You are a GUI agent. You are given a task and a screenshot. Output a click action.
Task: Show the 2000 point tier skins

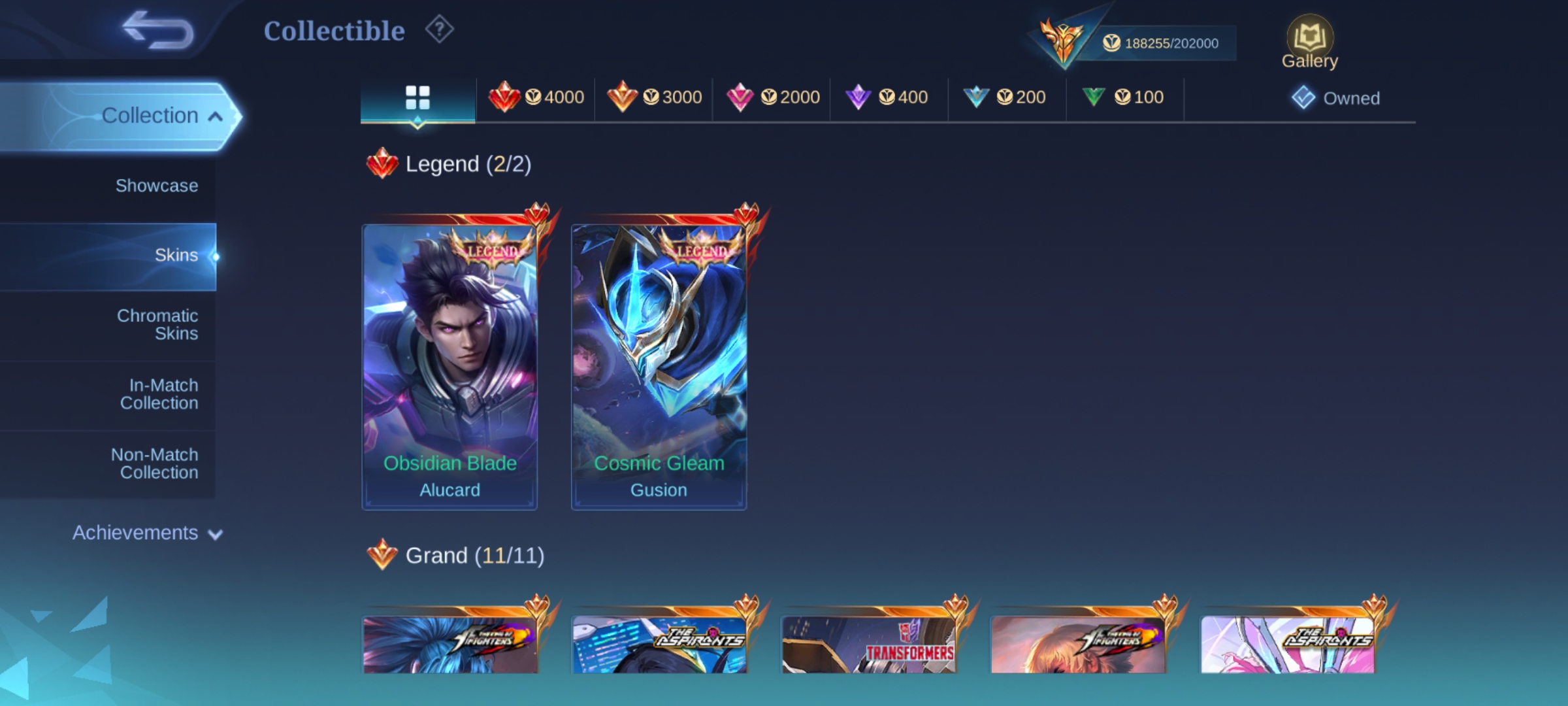click(x=773, y=98)
